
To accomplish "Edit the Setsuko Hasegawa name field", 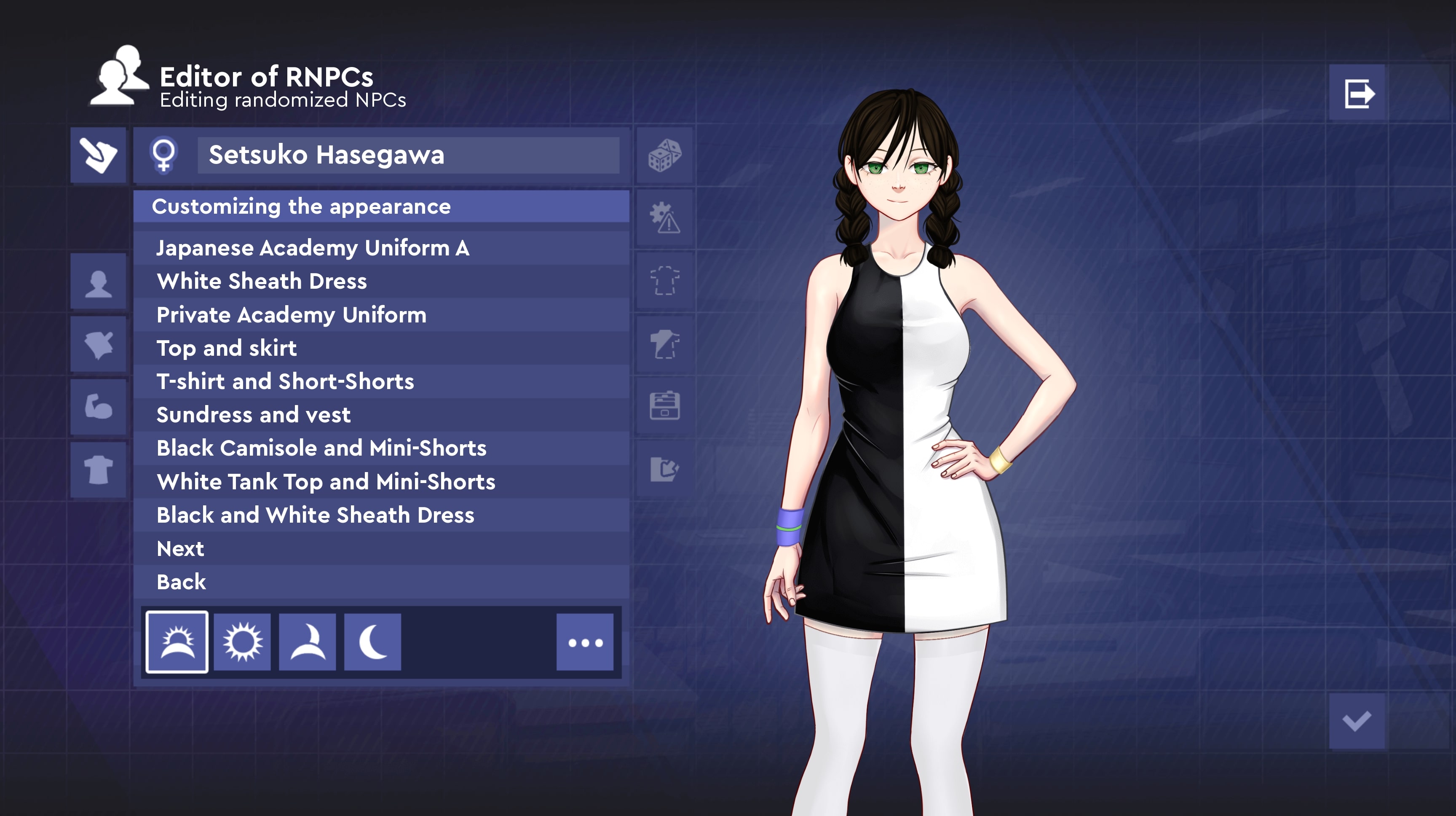I will point(407,155).
